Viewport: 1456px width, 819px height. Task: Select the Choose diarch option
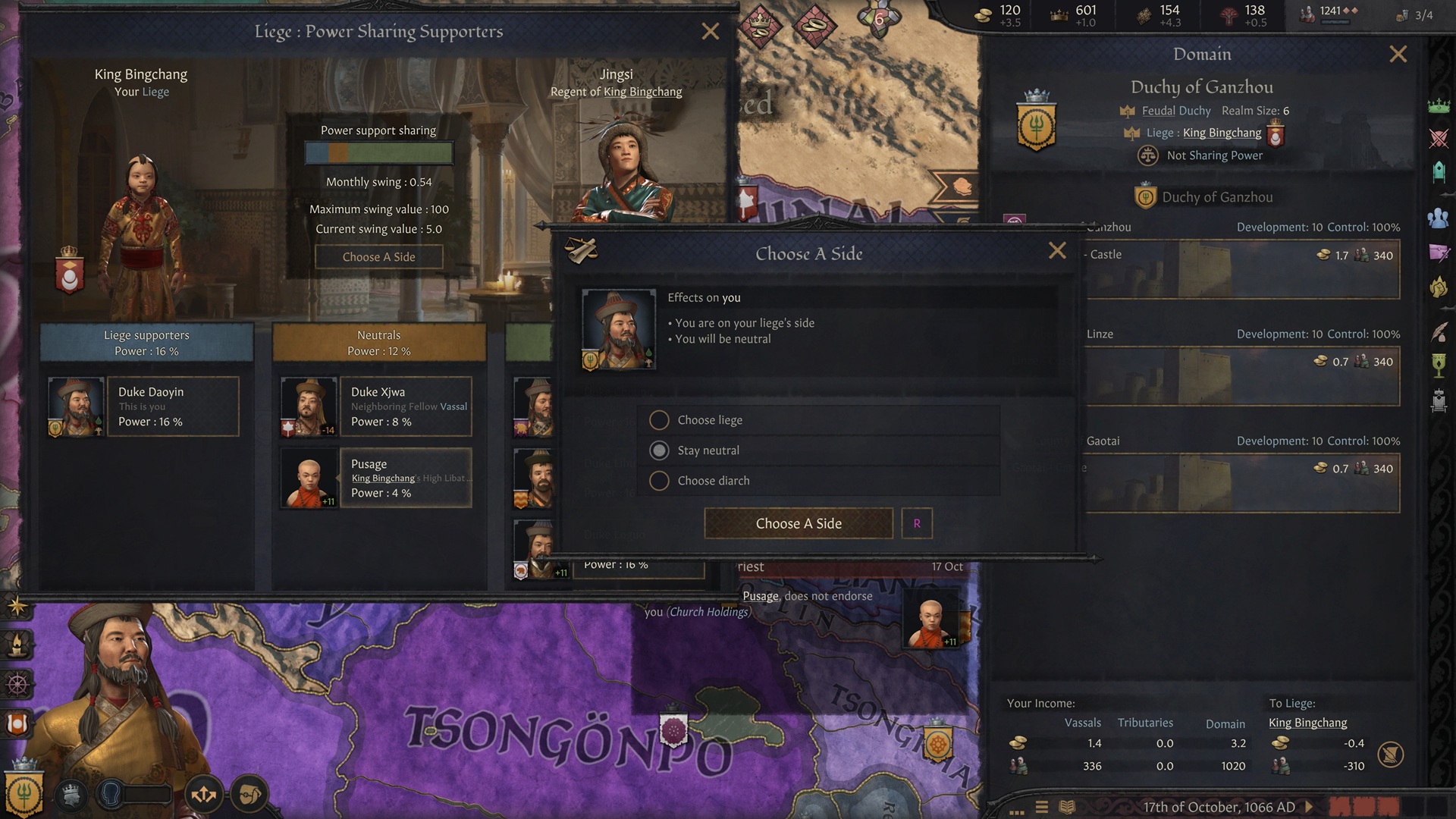pyautogui.click(x=659, y=481)
